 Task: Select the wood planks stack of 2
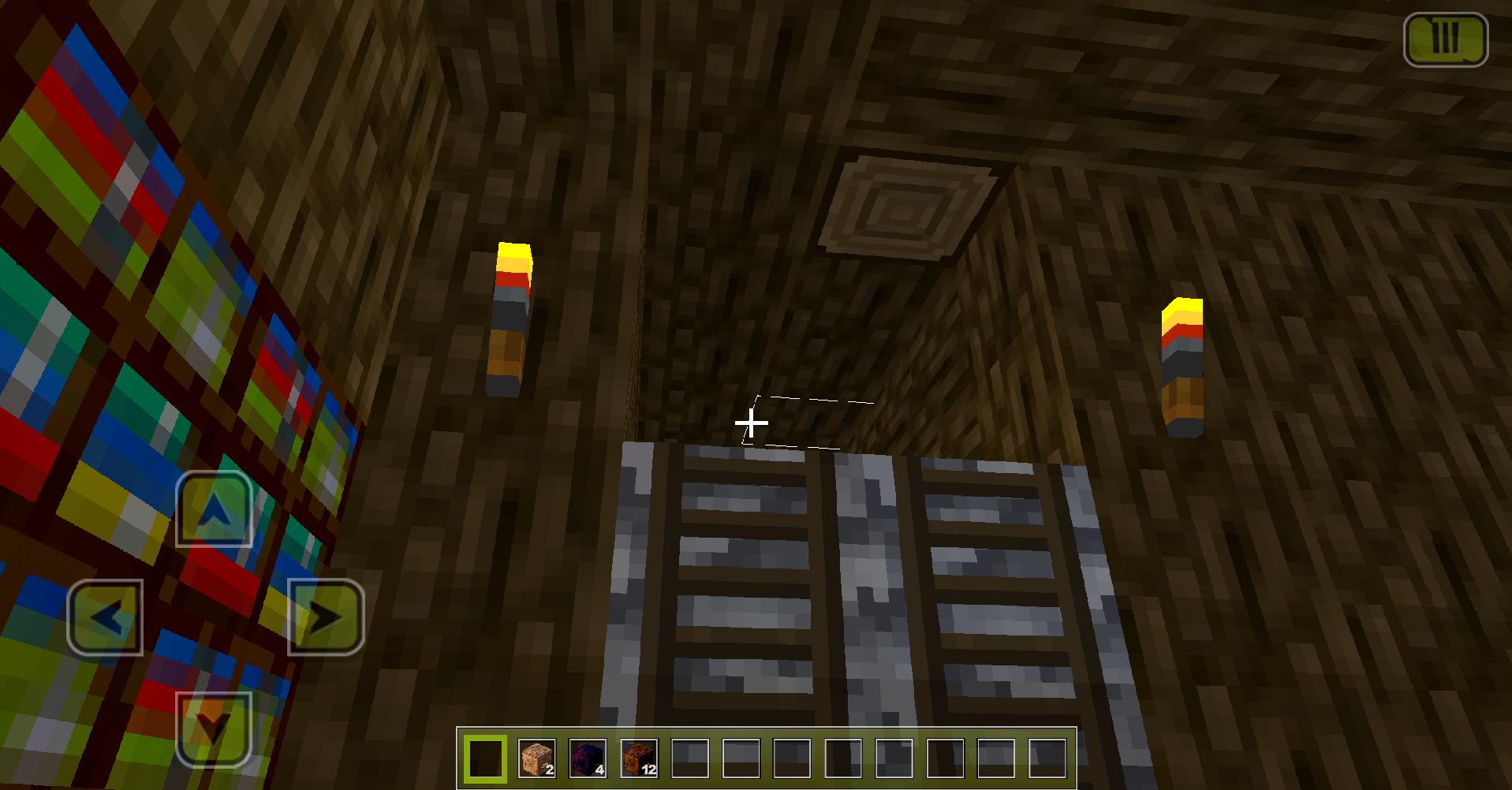point(537,760)
